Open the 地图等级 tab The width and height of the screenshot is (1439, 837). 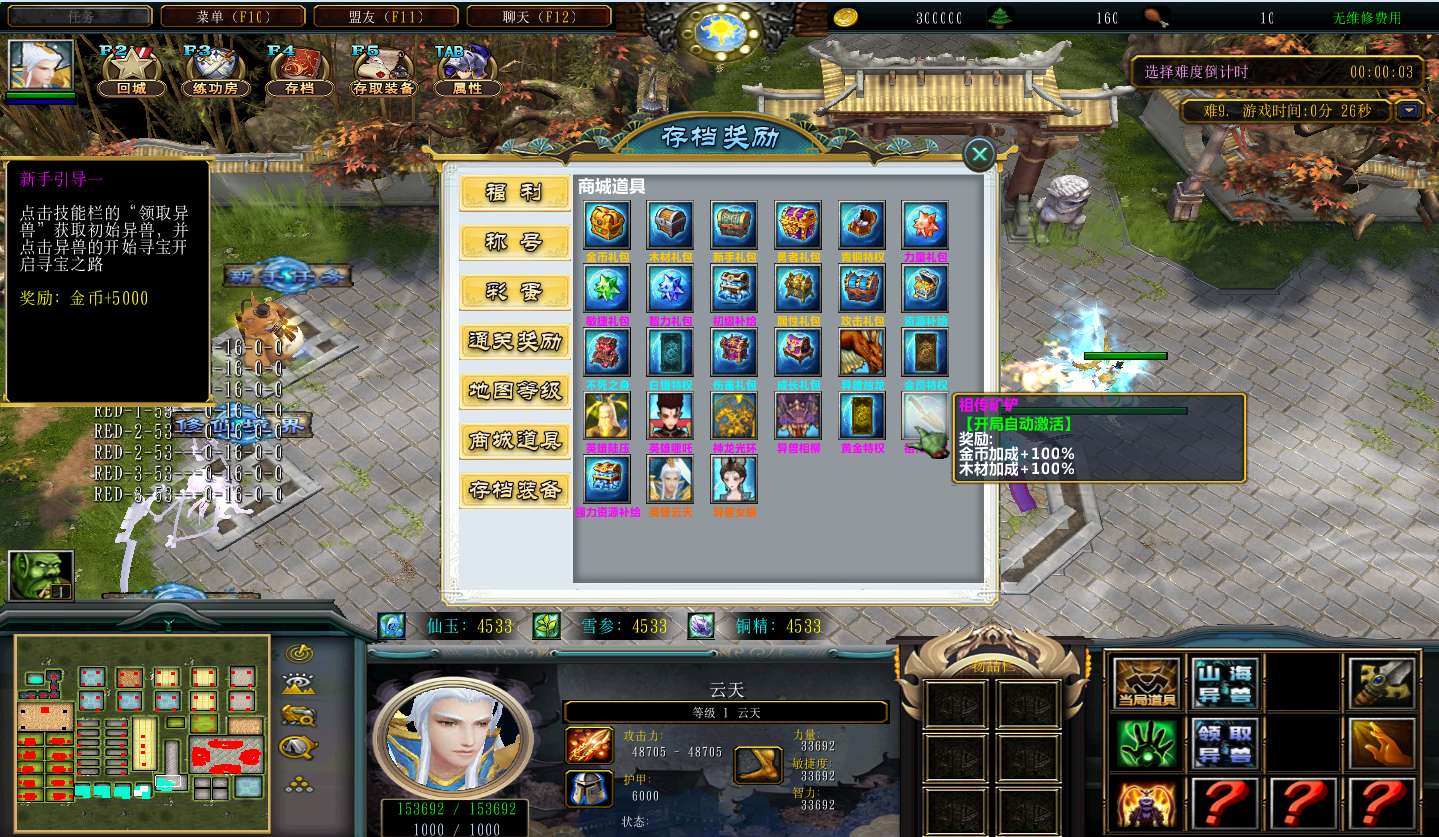[515, 391]
